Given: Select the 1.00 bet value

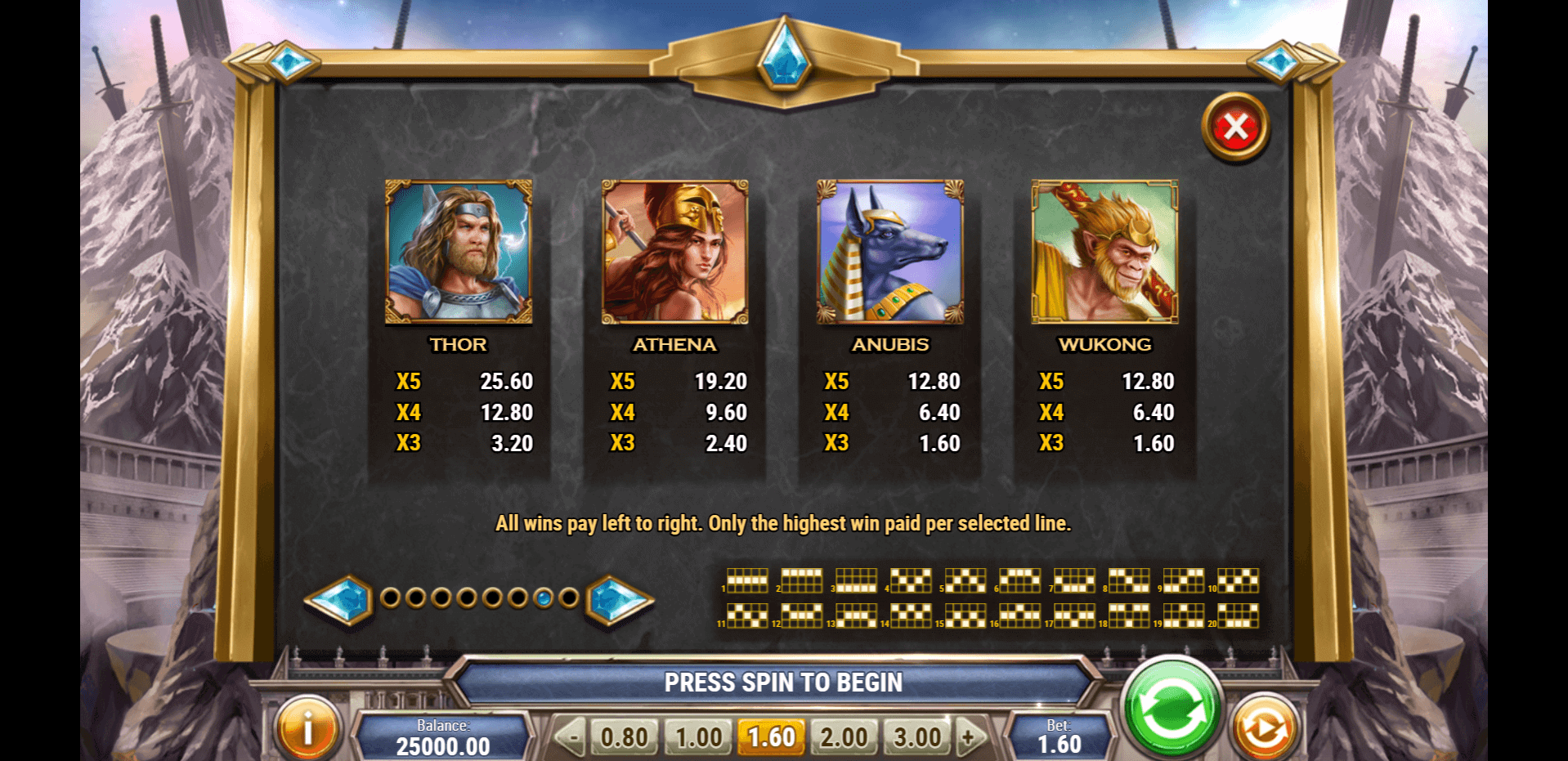Looking at the screenshot, I should click(x=698, y=737).
